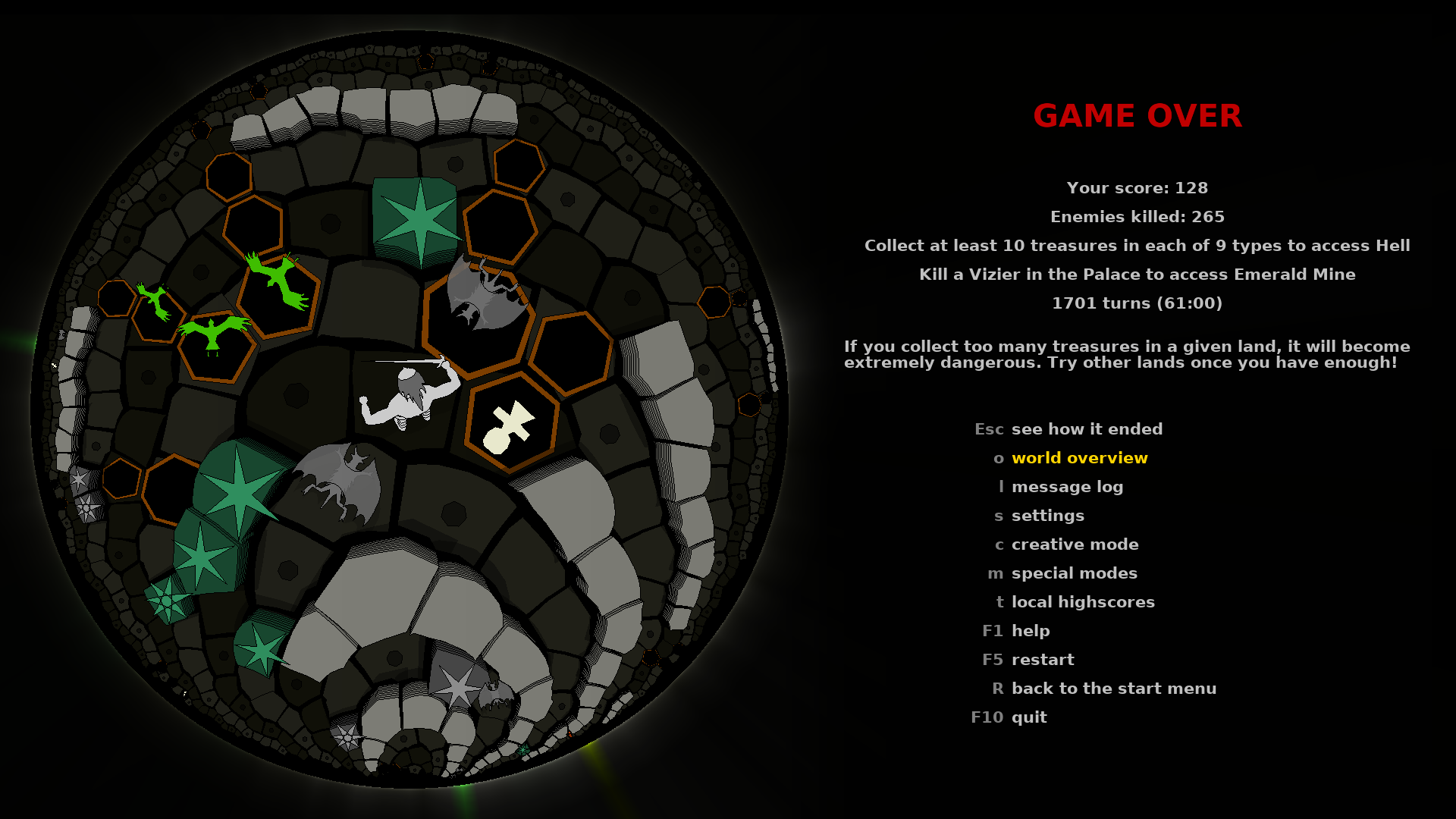Click the small white snowflake near the bottom
This screenshot has height=819, width=1456.
[347, 736]
